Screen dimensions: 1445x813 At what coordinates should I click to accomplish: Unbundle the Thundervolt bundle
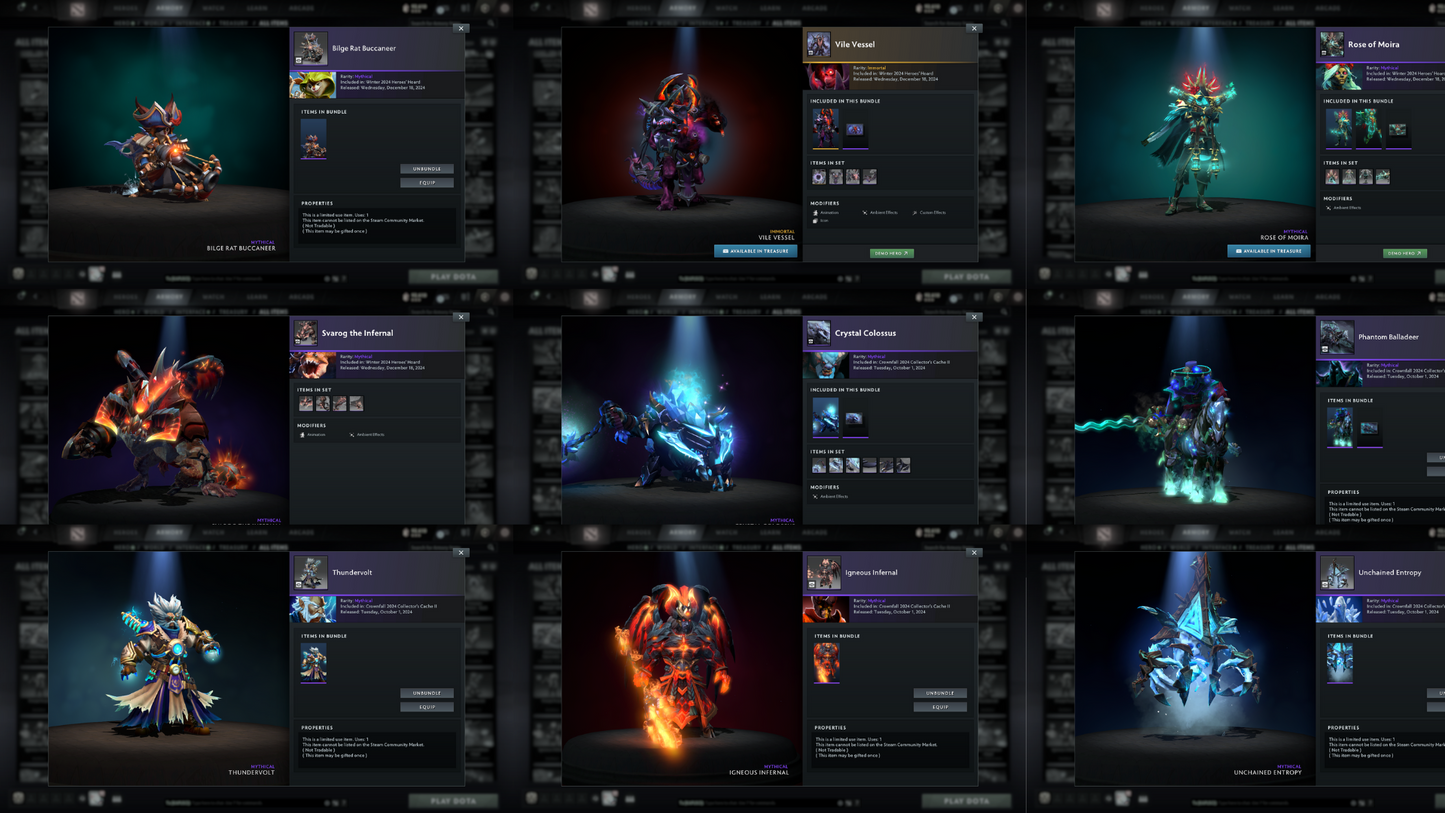[427, 693]
